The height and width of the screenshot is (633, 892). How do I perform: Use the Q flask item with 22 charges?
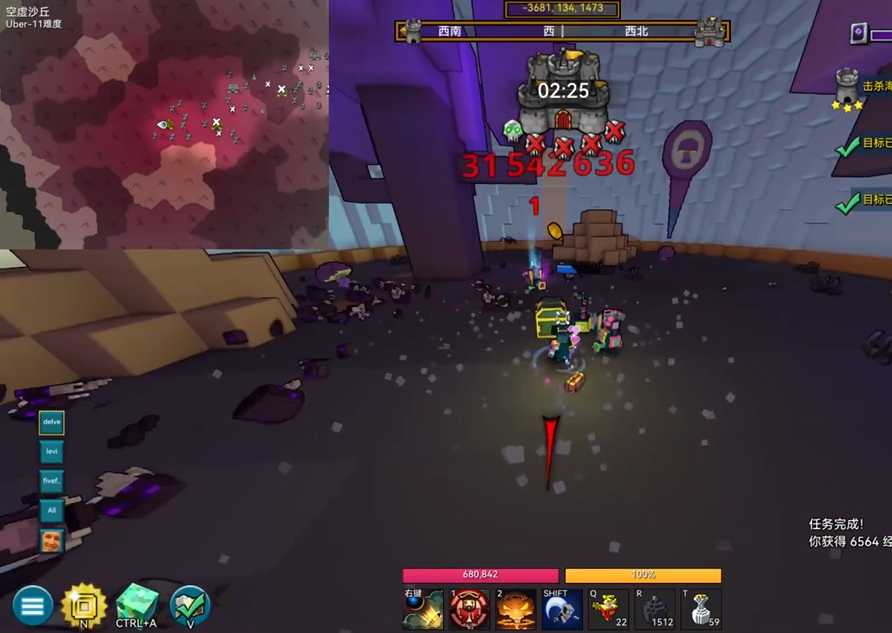(x=608, y=609)
